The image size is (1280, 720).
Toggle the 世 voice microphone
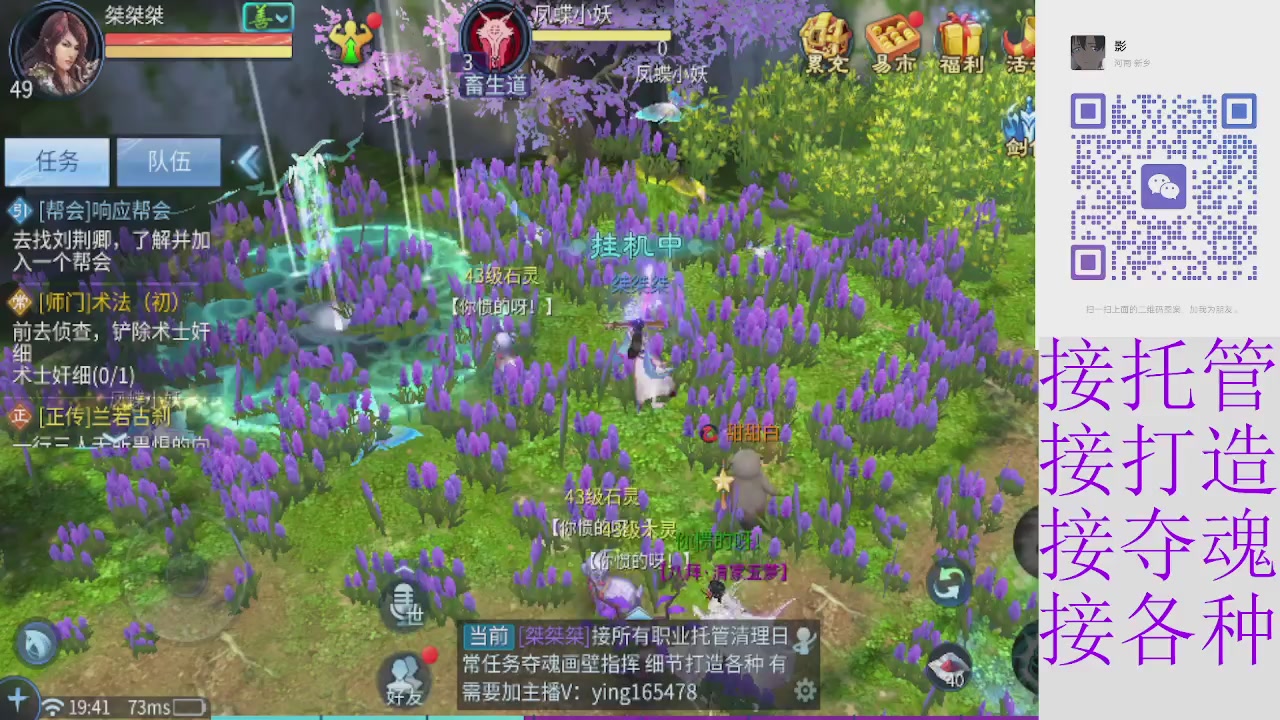tap(404, 604)
